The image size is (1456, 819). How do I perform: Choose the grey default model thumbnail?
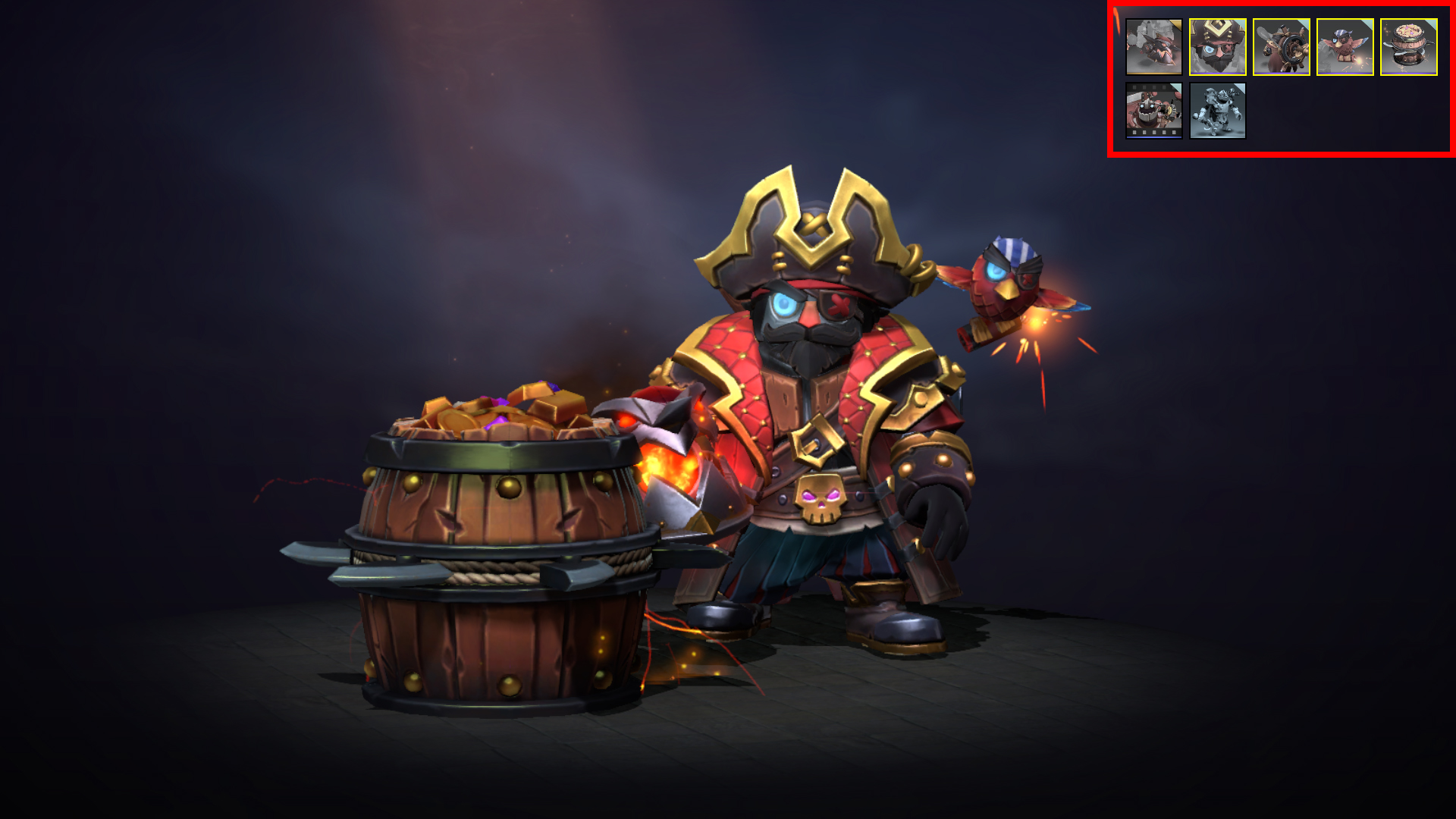[x=1217, y=111]
